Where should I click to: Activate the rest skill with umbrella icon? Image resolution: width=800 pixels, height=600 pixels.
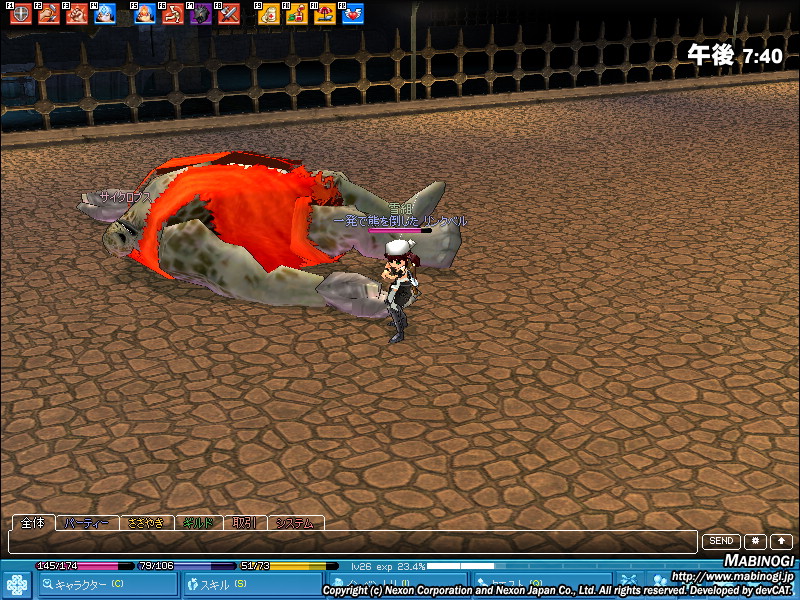325,15
